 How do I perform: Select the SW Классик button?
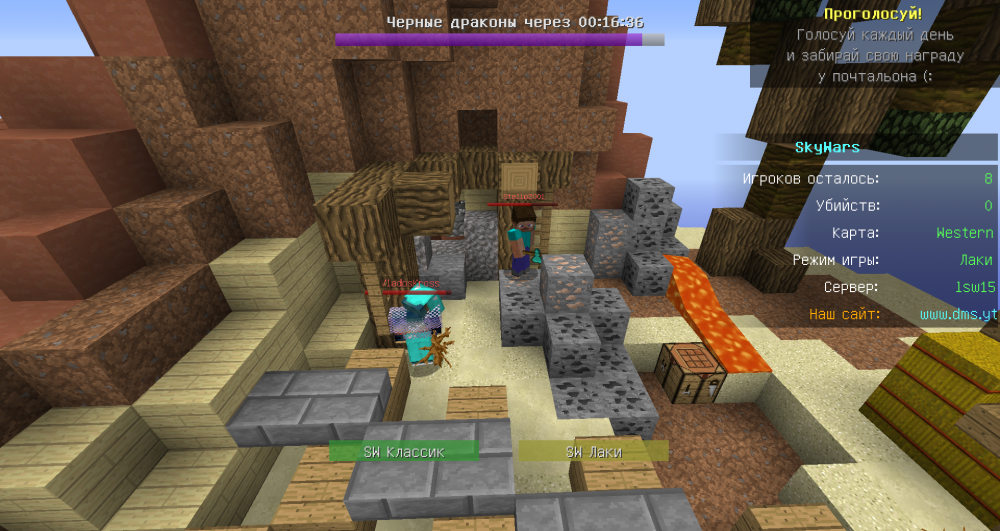[x=404, y=452]
